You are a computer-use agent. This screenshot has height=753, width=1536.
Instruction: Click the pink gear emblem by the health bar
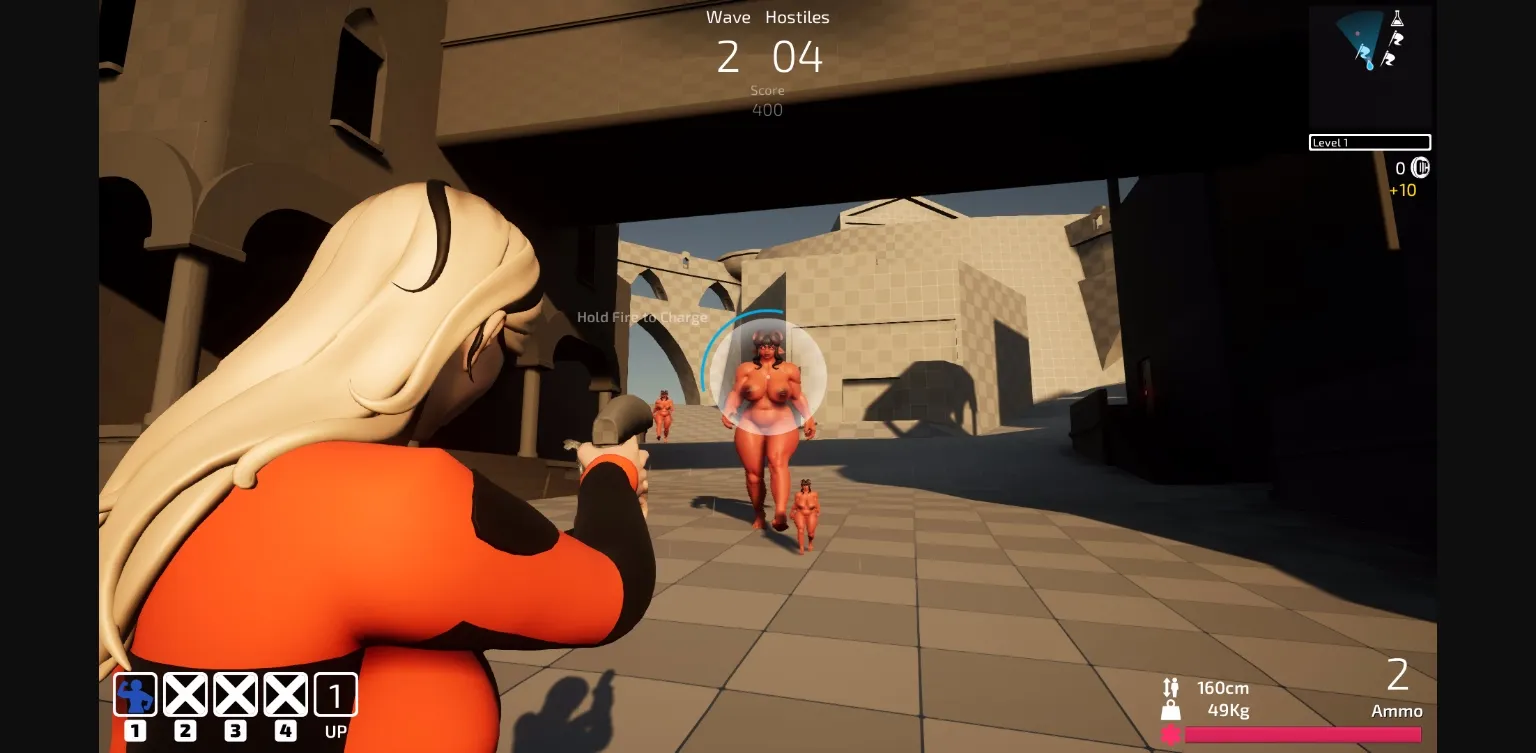1171,735
